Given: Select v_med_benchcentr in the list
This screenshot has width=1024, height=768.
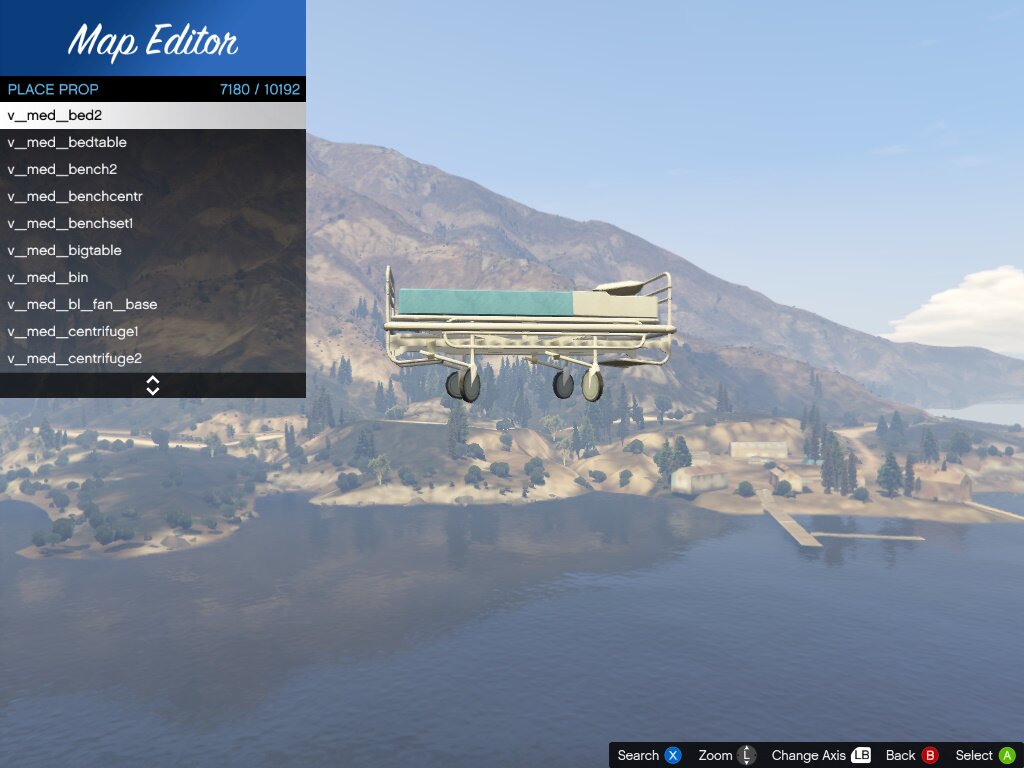Looking at the screenshot, I should 153,197.
